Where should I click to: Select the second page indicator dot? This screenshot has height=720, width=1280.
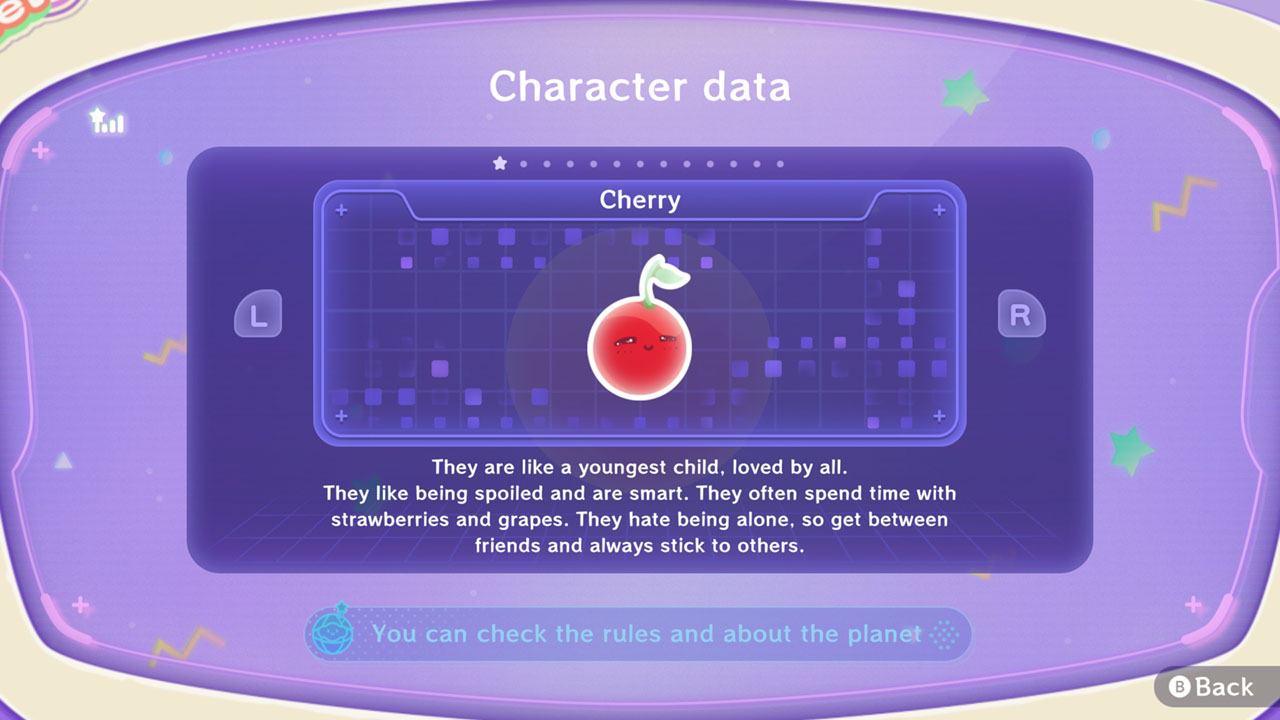(522, 162)
